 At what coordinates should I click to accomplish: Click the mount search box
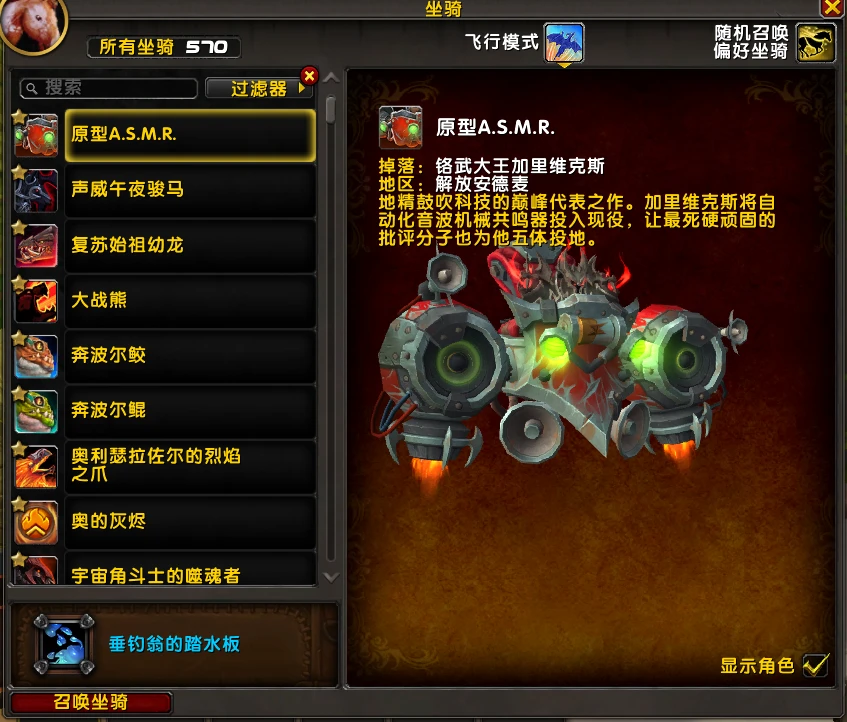[x=110, y=88]
